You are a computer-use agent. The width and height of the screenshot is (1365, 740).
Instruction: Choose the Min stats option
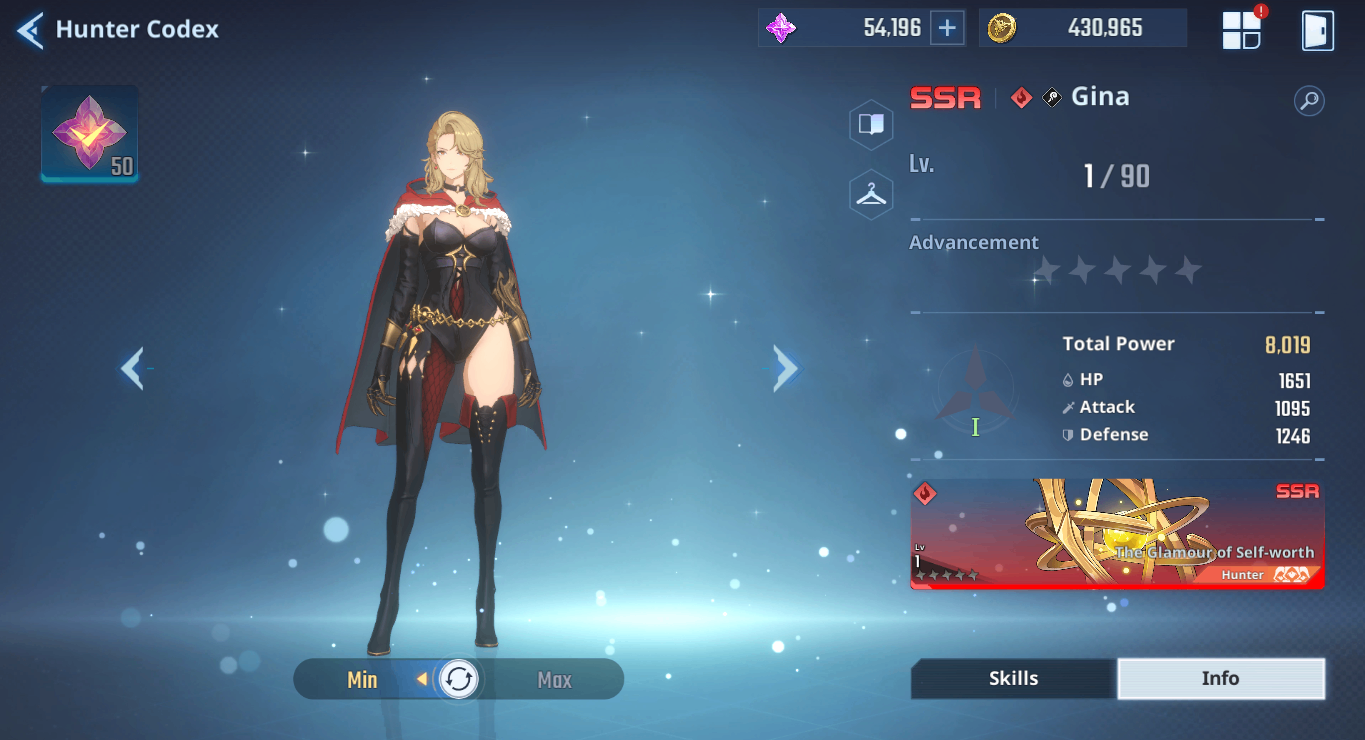pyautogui.click(x=362, y=680)
